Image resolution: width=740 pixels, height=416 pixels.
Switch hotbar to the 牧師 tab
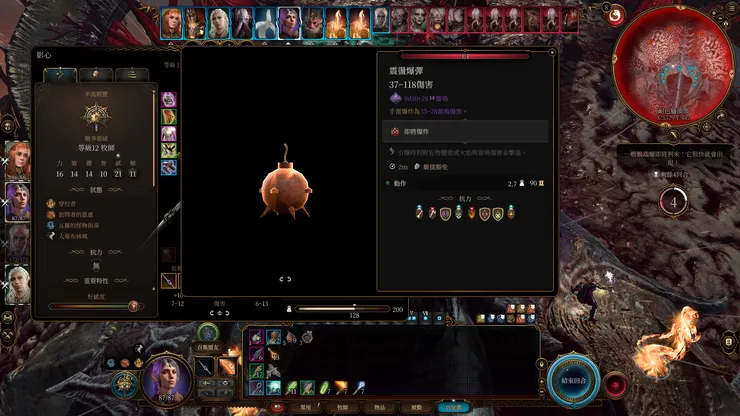click(x=342, y=408)
